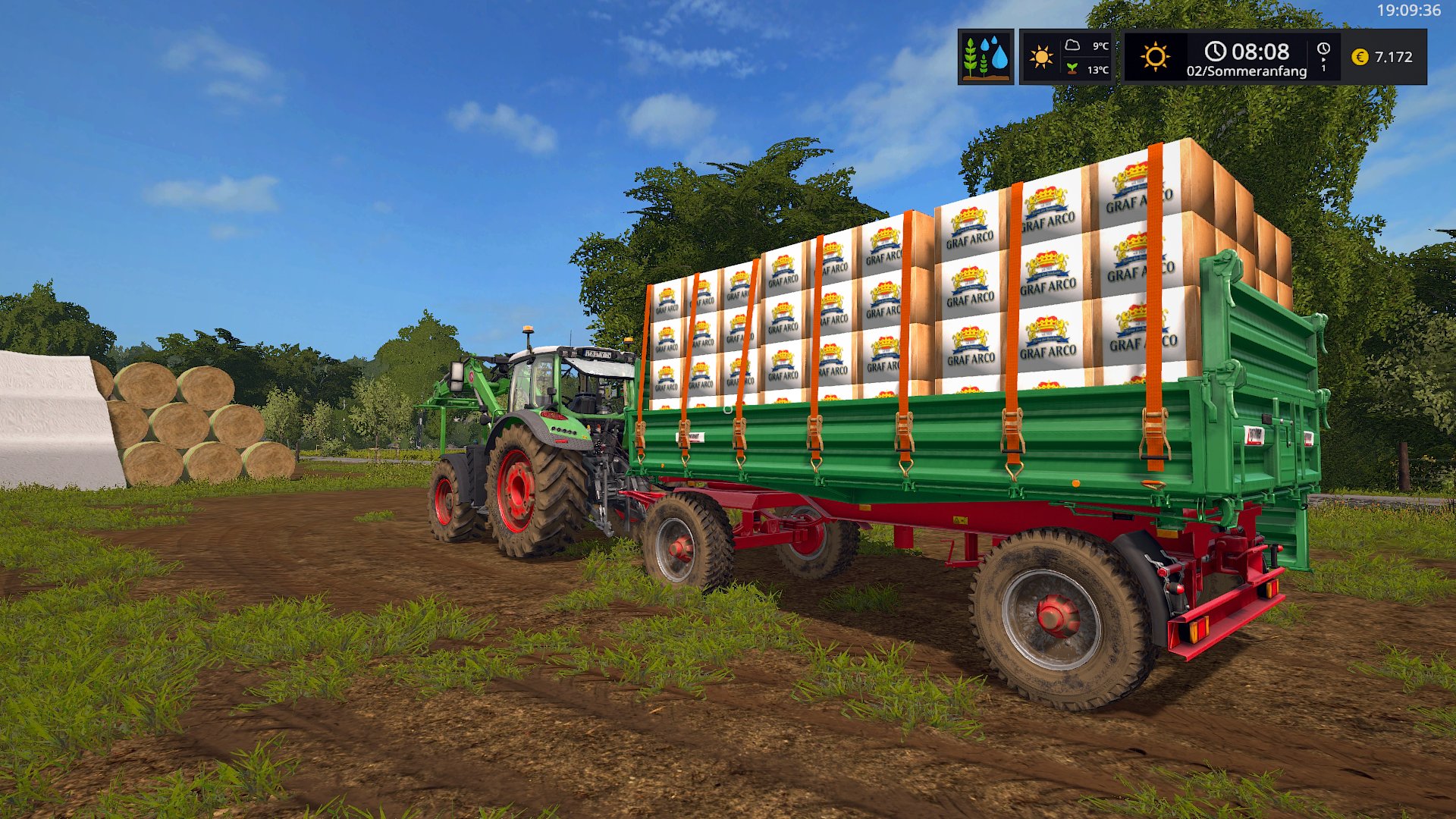Click the euro coin money icon
This screenshot has width=1456, height=819.
click(1360, 57)
